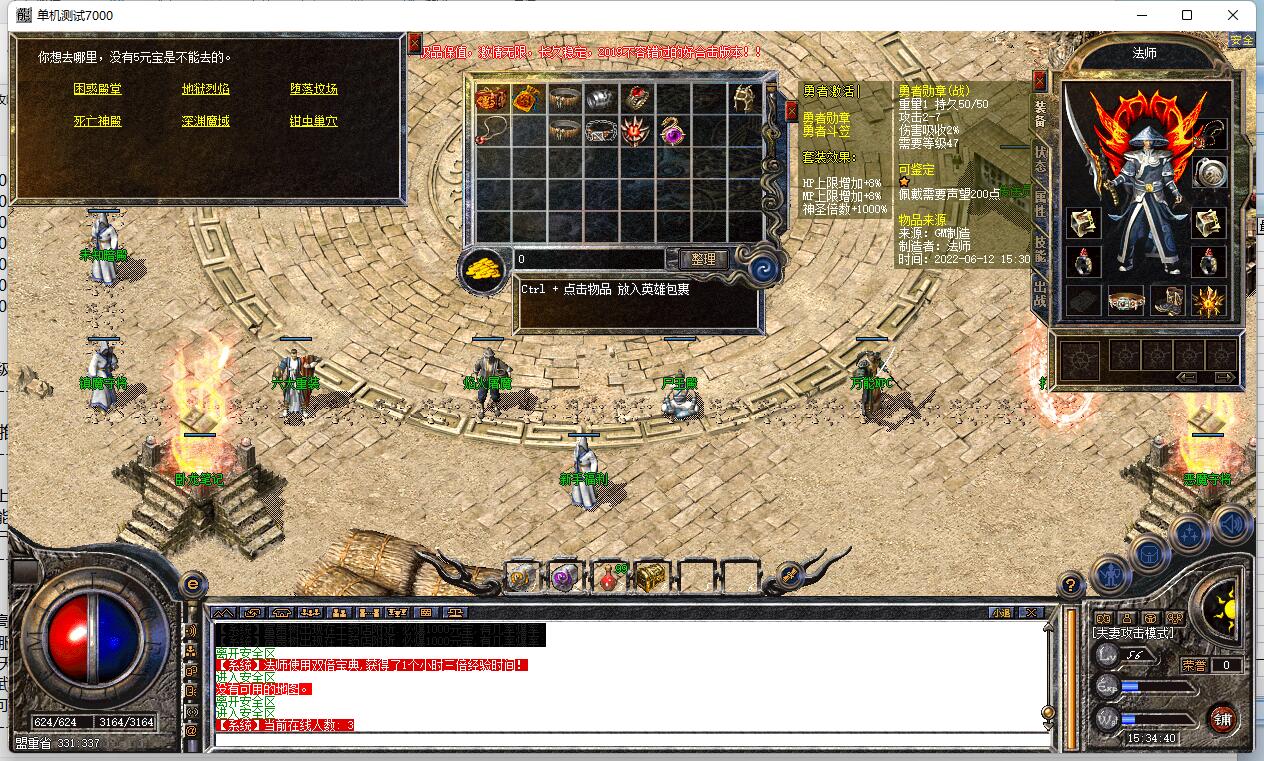This screenshot has height=761, width=1264.
Task: Close the character equipment panel
Action: click(1040, 80)
